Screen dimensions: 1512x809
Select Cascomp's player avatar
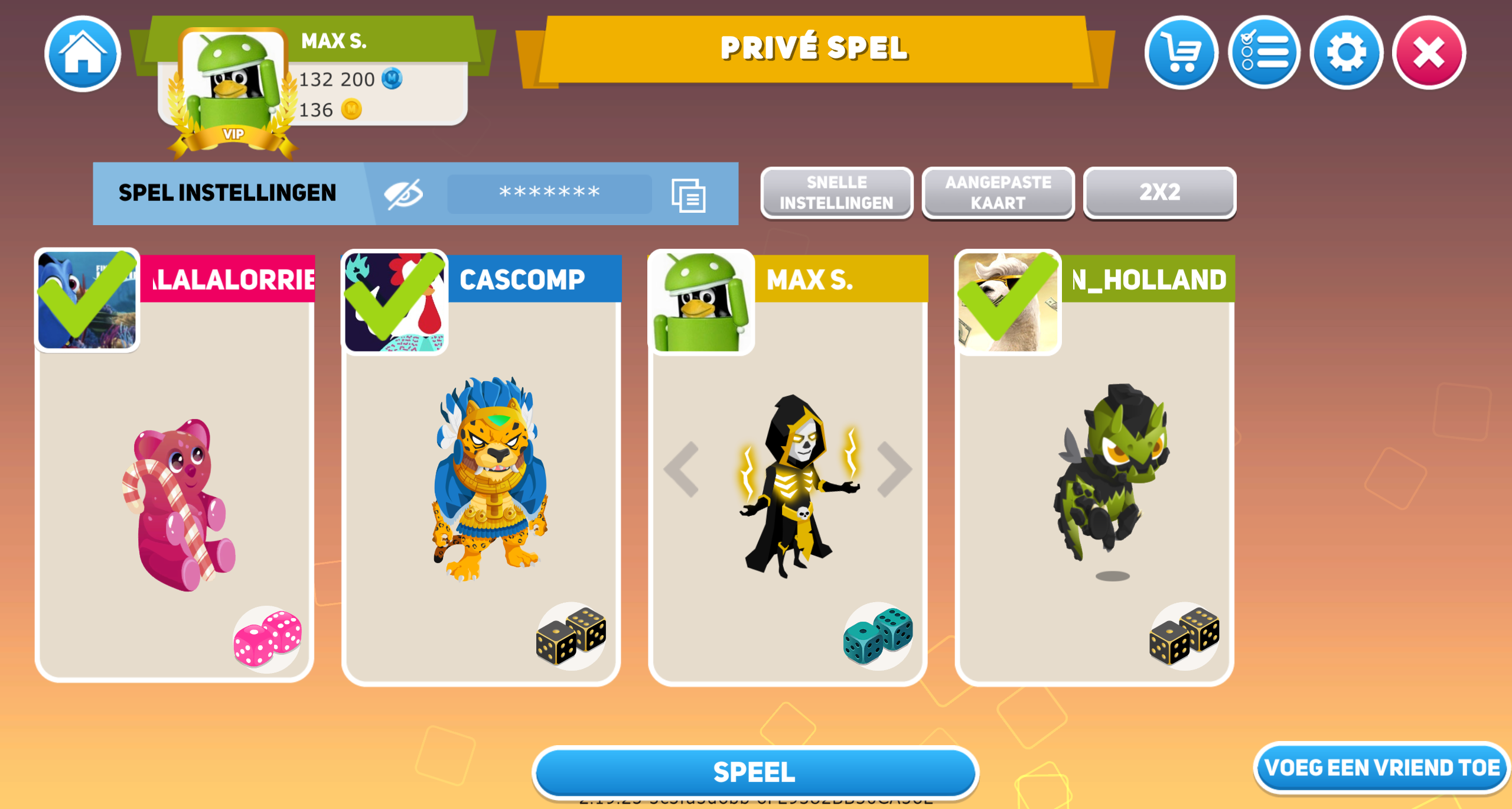click(395, 301)
